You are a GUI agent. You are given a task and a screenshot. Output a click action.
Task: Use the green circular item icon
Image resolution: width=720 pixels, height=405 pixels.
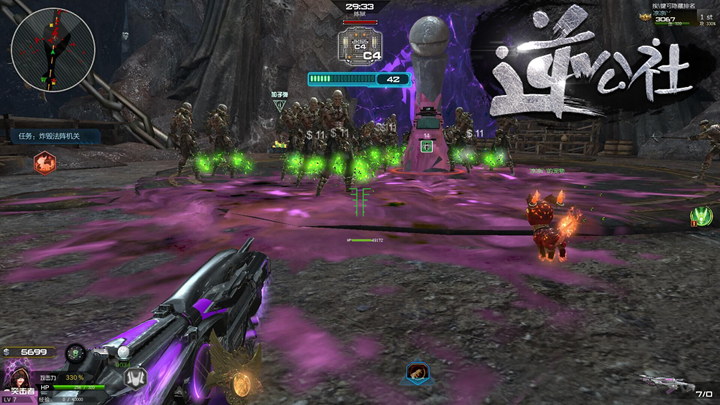pos(76,353)
